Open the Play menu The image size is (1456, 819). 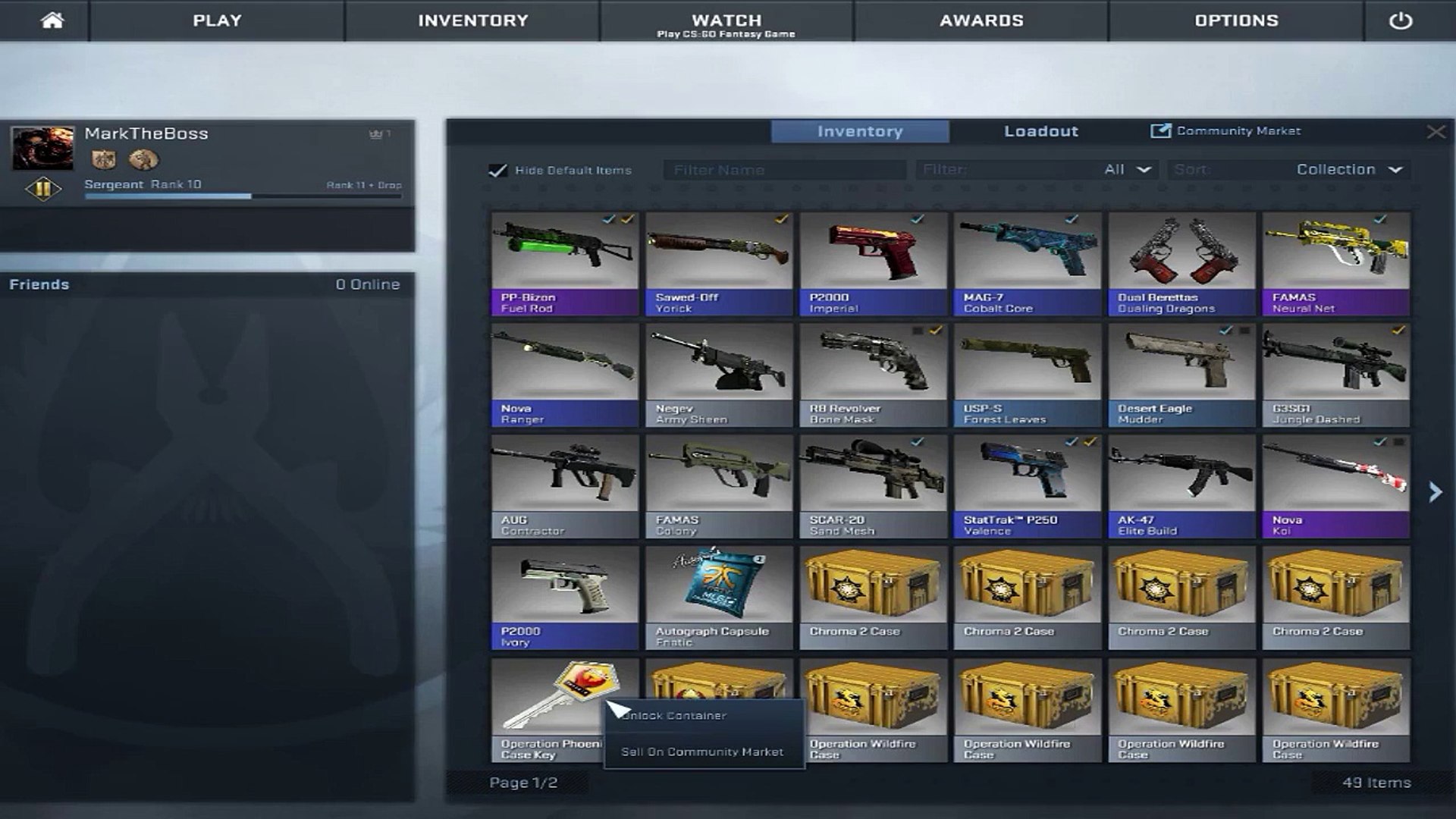click(217, 20)
